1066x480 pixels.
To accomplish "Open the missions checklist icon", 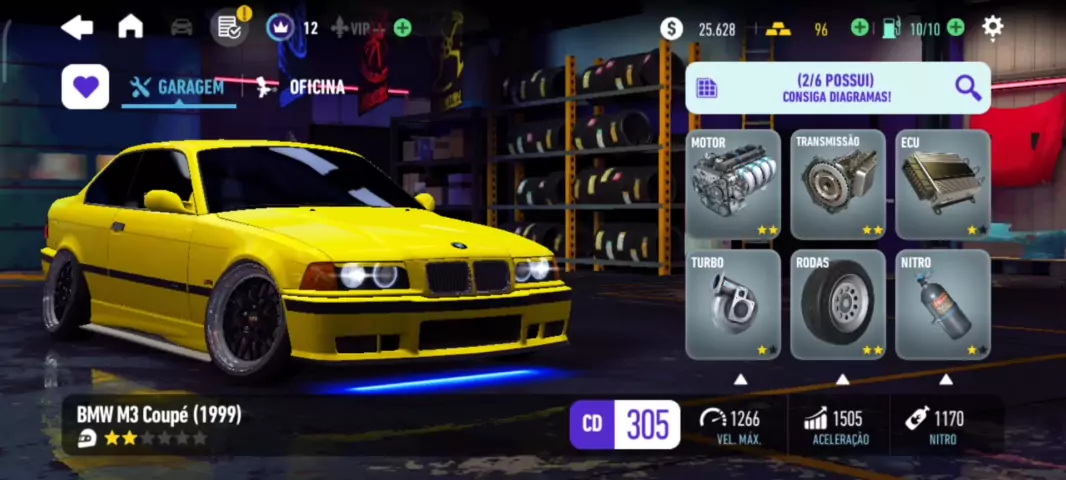I will (230, 27).
